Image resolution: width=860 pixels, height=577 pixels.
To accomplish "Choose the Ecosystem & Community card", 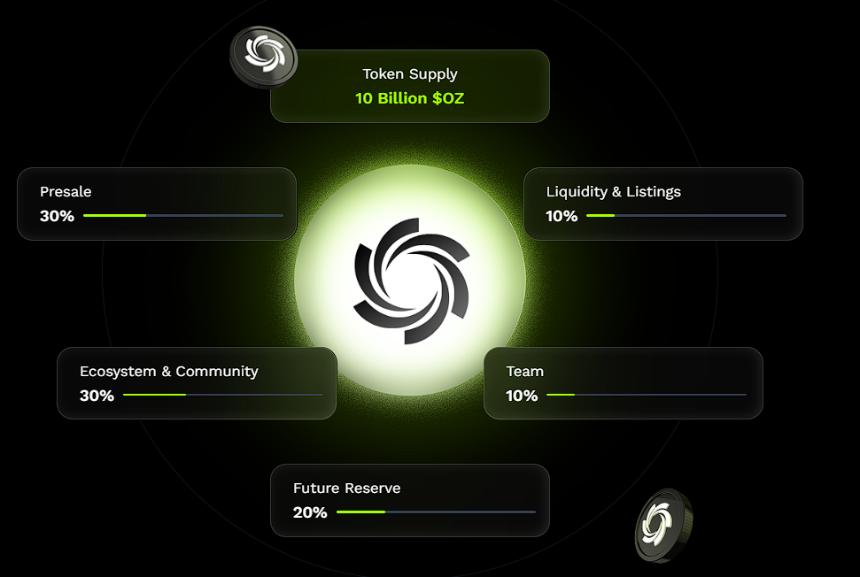I will pyautogui.click(x=197, y=383).
